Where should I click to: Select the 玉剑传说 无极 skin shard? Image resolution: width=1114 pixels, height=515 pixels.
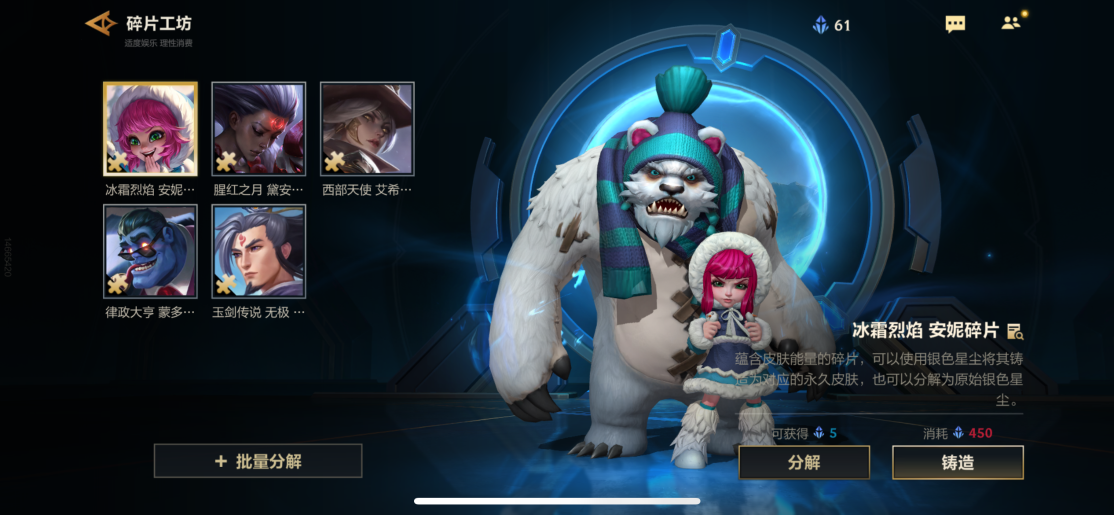pyautogui.click(x=258, y=252)
